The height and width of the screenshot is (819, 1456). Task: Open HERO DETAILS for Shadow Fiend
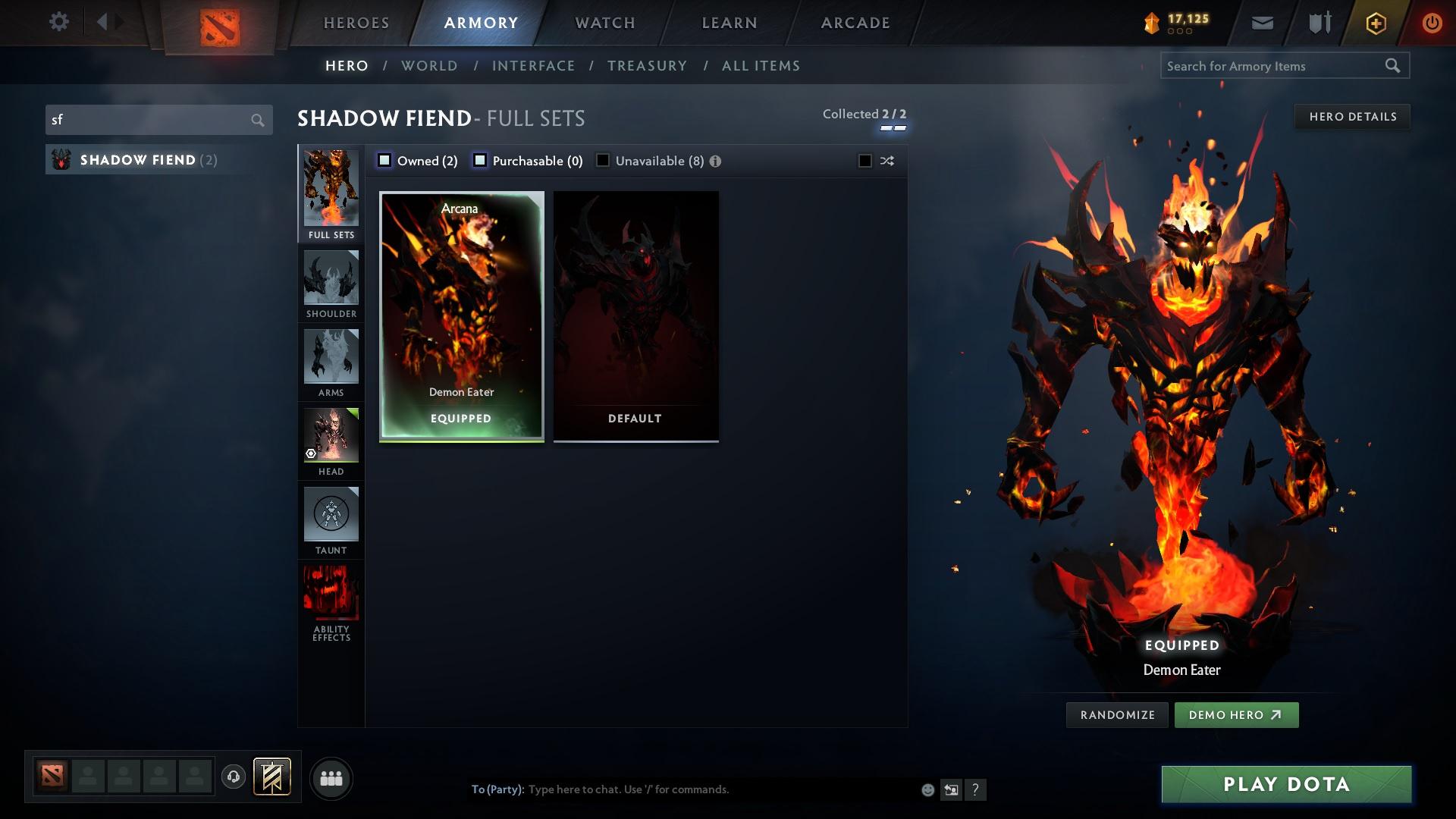[1353, 116]
